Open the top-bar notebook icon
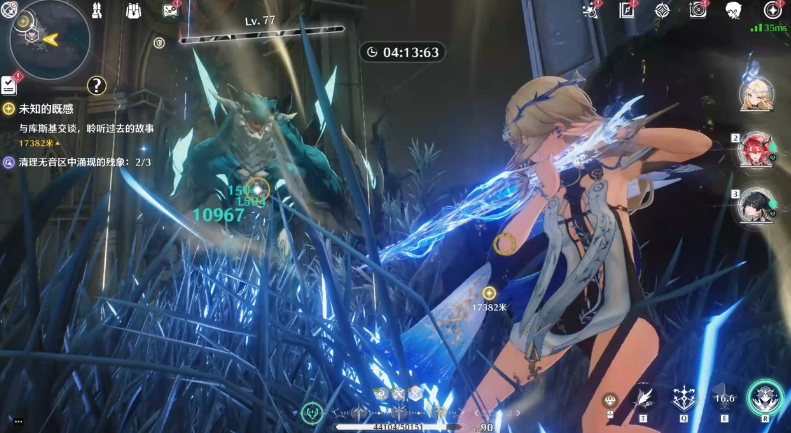The height and width of the screenshot is (433, 791). [627, 10]
